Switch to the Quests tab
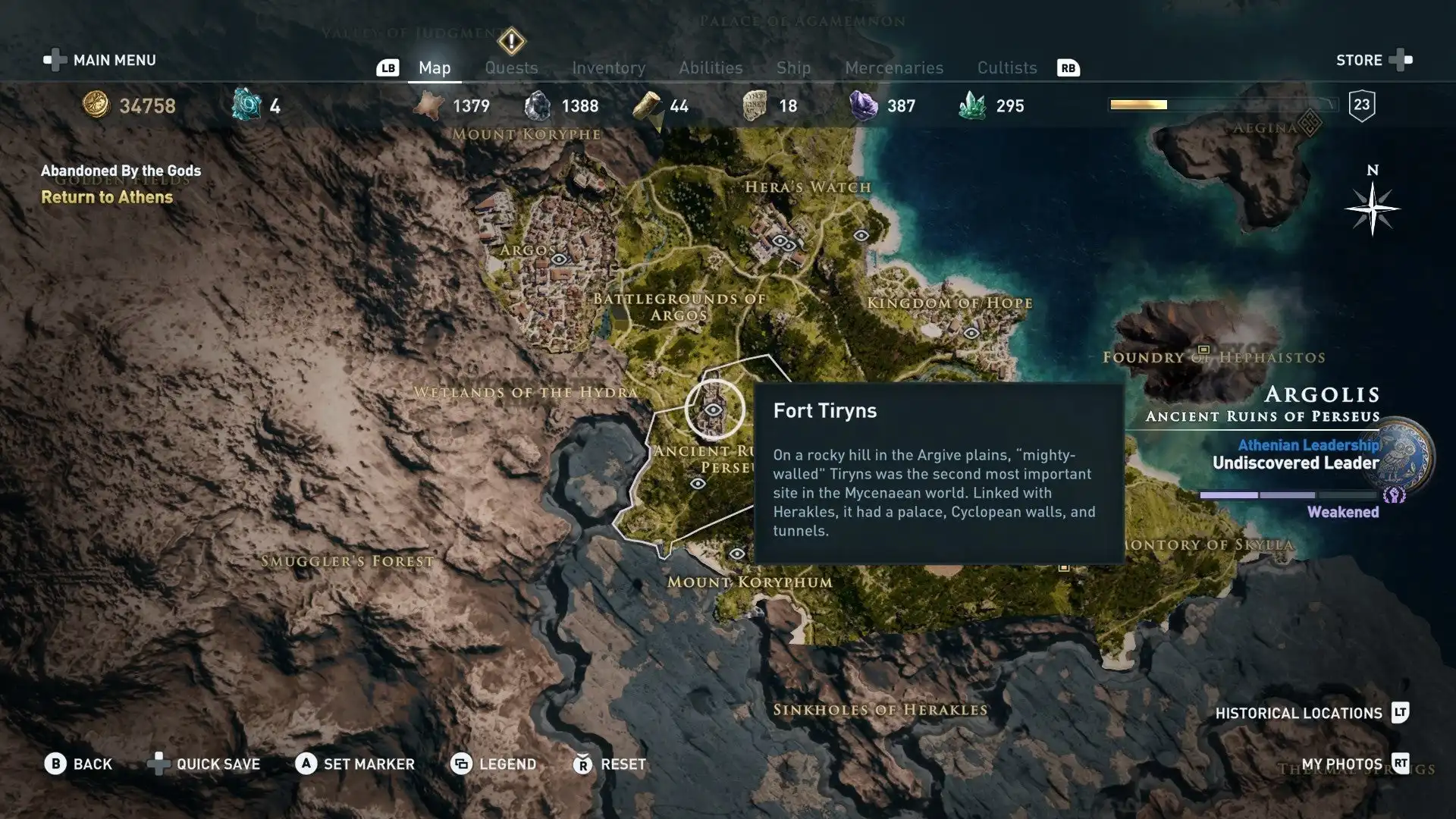This screenshot has height=819, width=1456. coord(511,67)
